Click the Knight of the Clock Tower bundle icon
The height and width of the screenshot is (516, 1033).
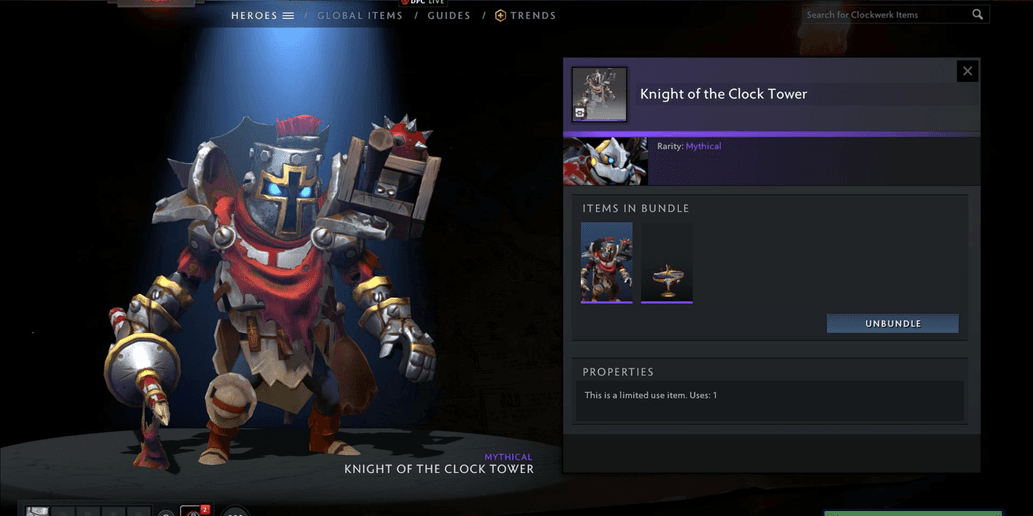pos(599,94)
